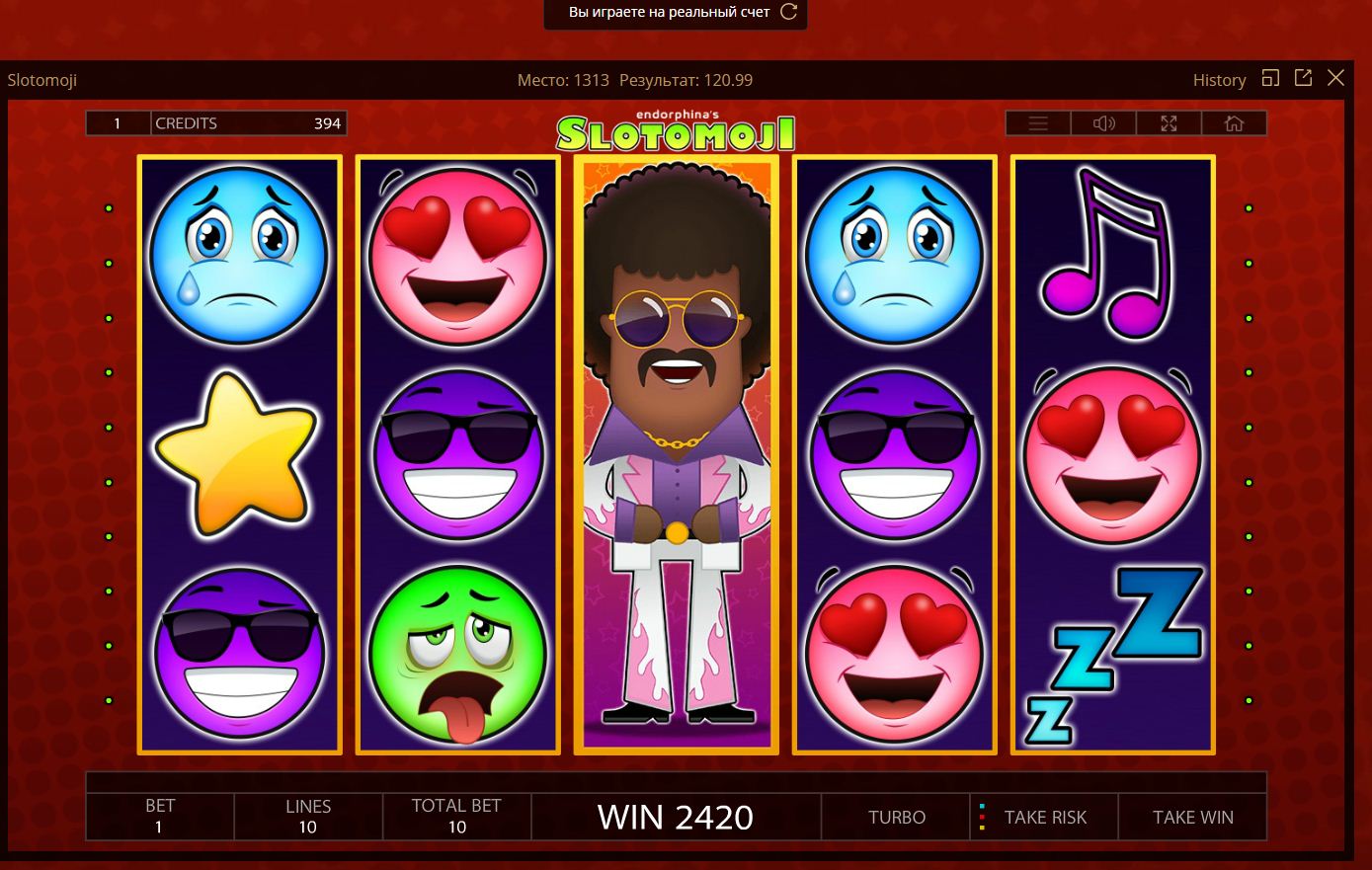Switch to fullscreen with the expand icon

[x=1169, y=123]
